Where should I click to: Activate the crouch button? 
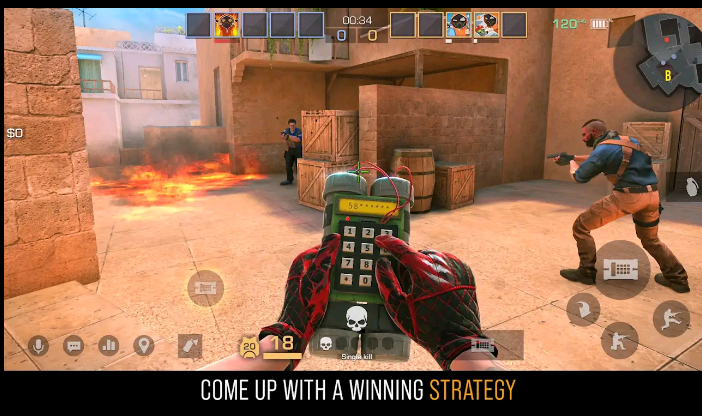[x=620, y=340]
